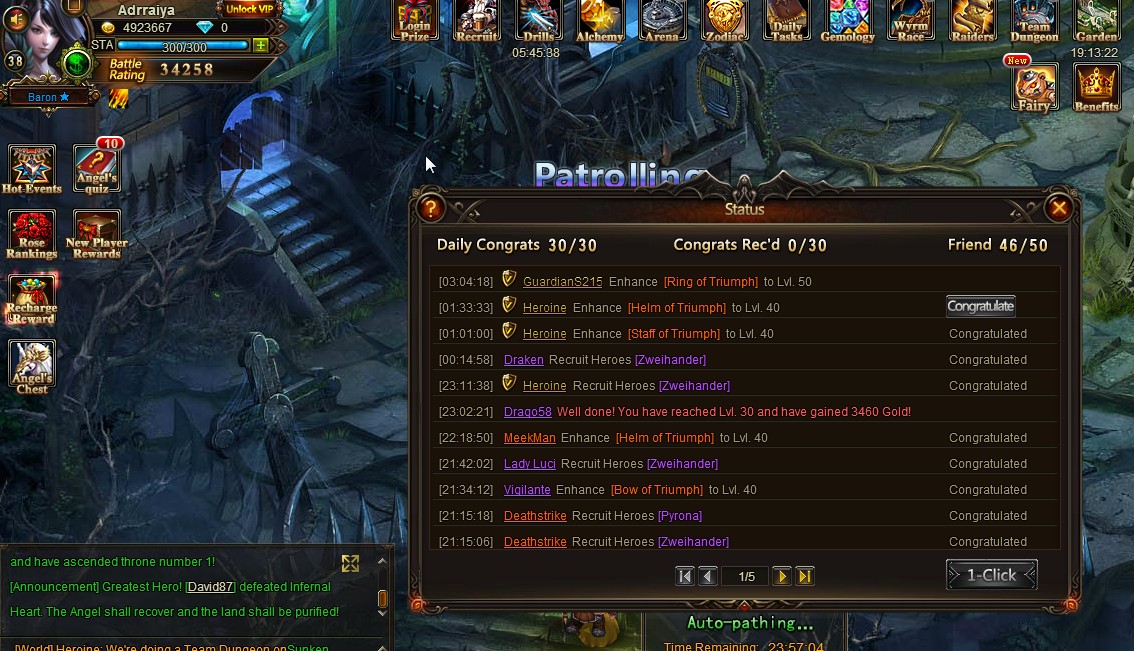The image size is (1134, 651).
Task: Open the Alchemy icon
Action: tap(600, 20)
